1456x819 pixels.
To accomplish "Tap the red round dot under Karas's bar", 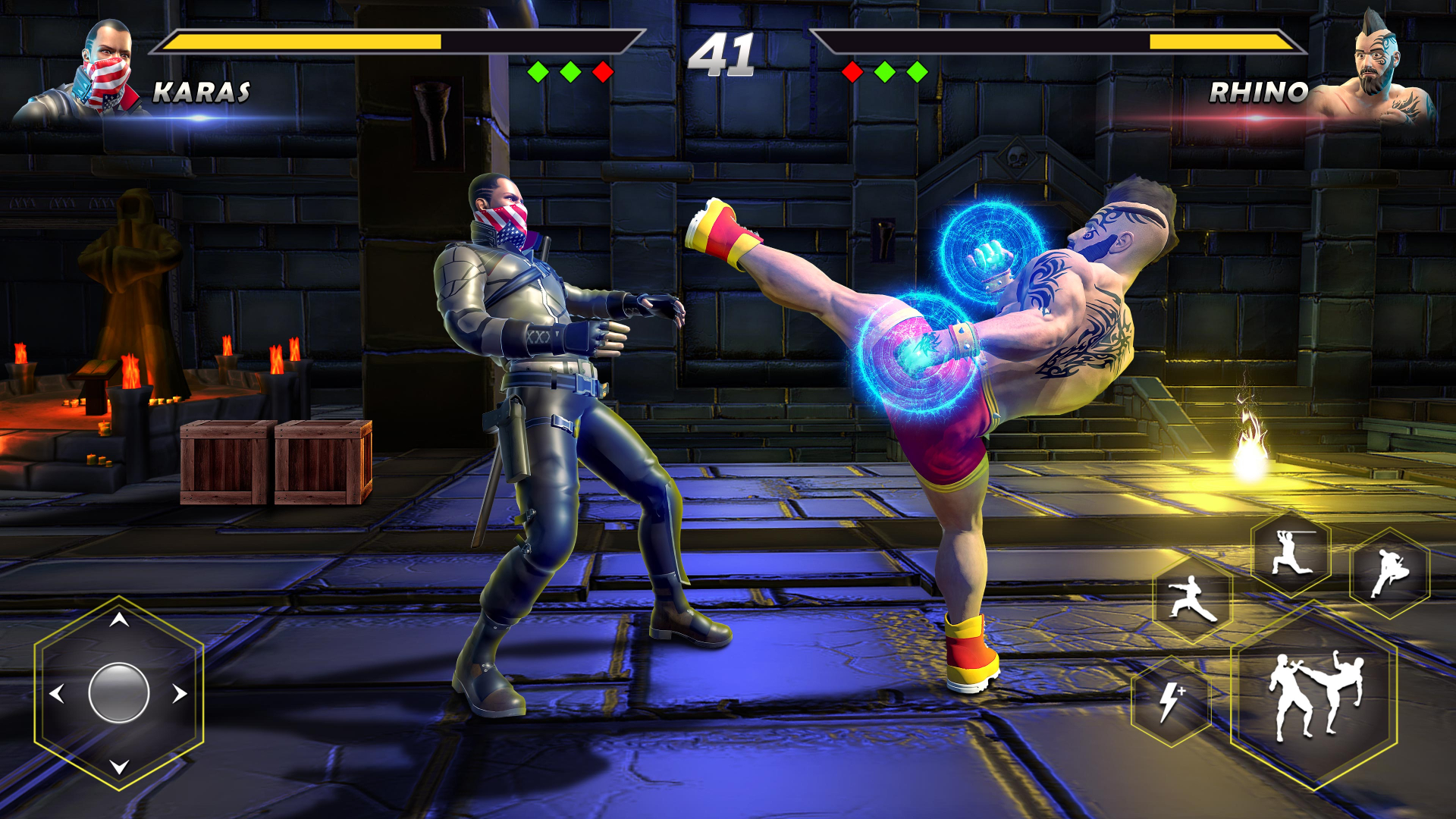I will 603,71.
